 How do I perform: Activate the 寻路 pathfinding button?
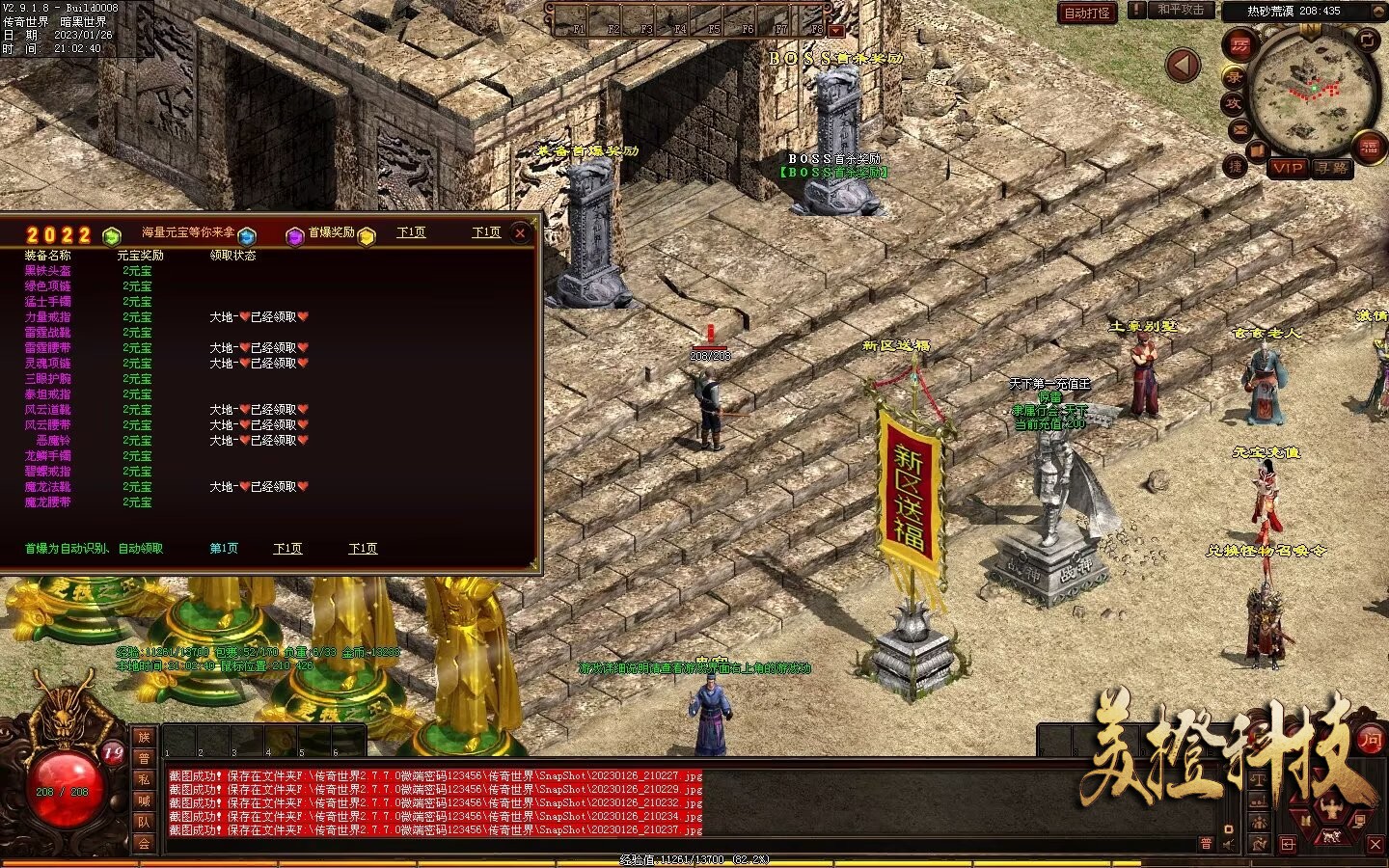[1332, 167]
